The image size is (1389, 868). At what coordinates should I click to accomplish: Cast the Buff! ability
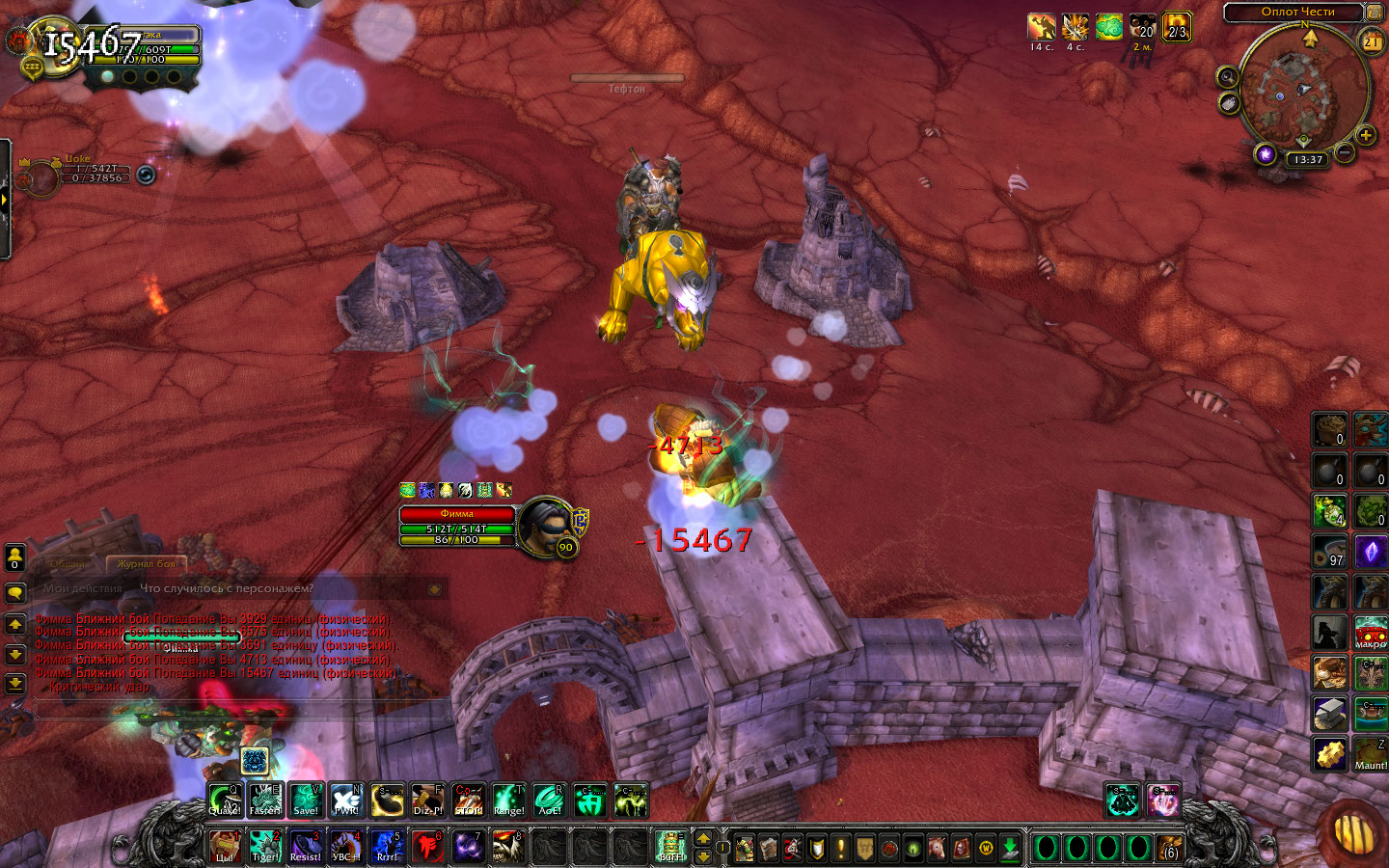[x=670, y=846]
